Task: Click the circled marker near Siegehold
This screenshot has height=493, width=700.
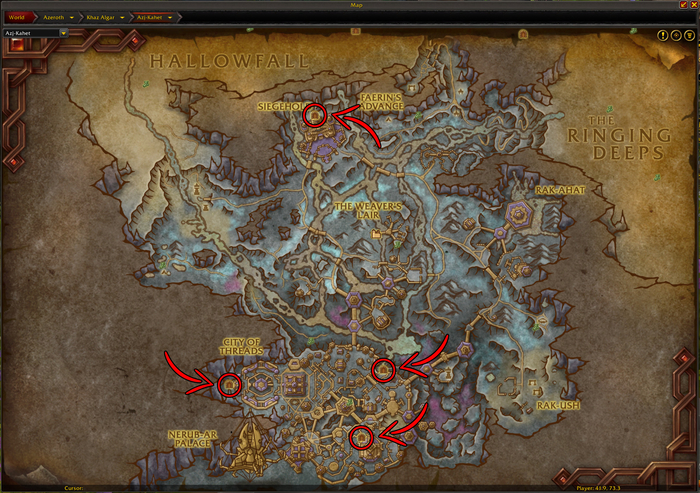Action: pos(315,117)
